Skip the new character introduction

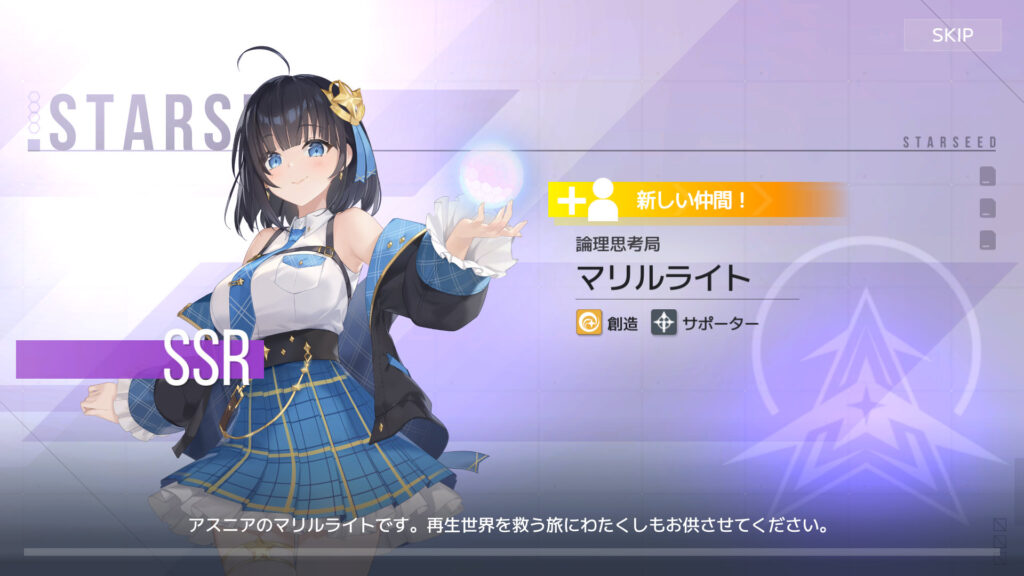tap(952, 35)
